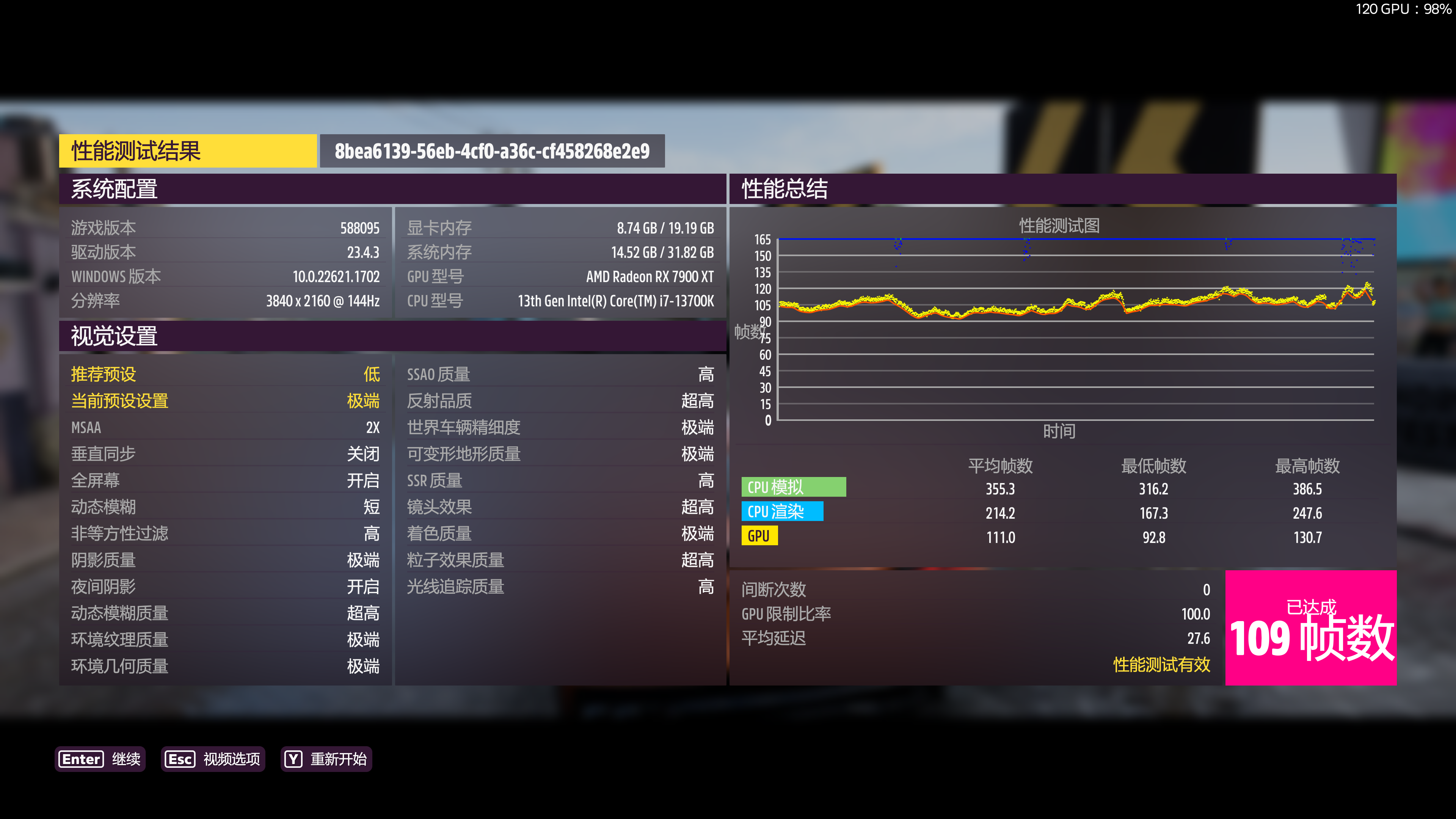Select the CPU 渲染 legend icon
The image size is (1456, 819).
pyautogui.click(x=782, y=511)
